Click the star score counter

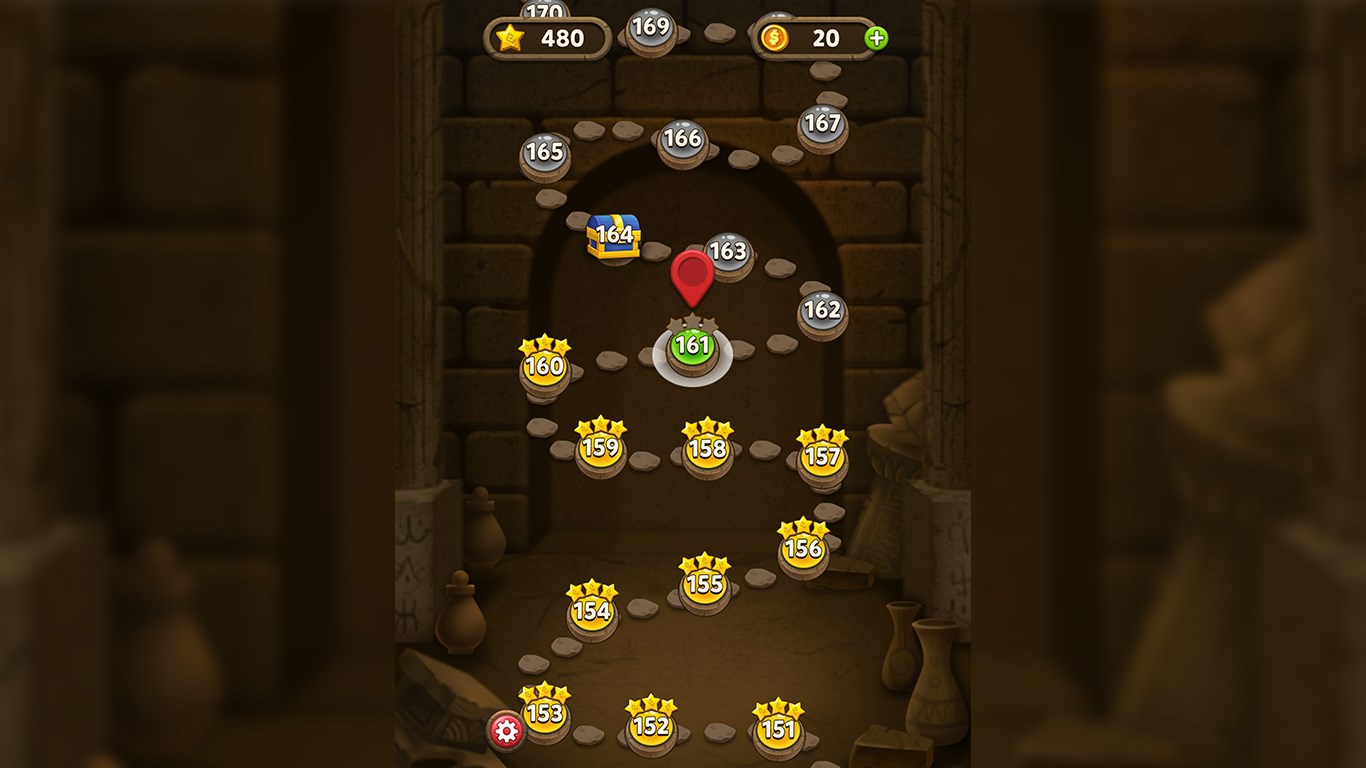click(546, 39)
